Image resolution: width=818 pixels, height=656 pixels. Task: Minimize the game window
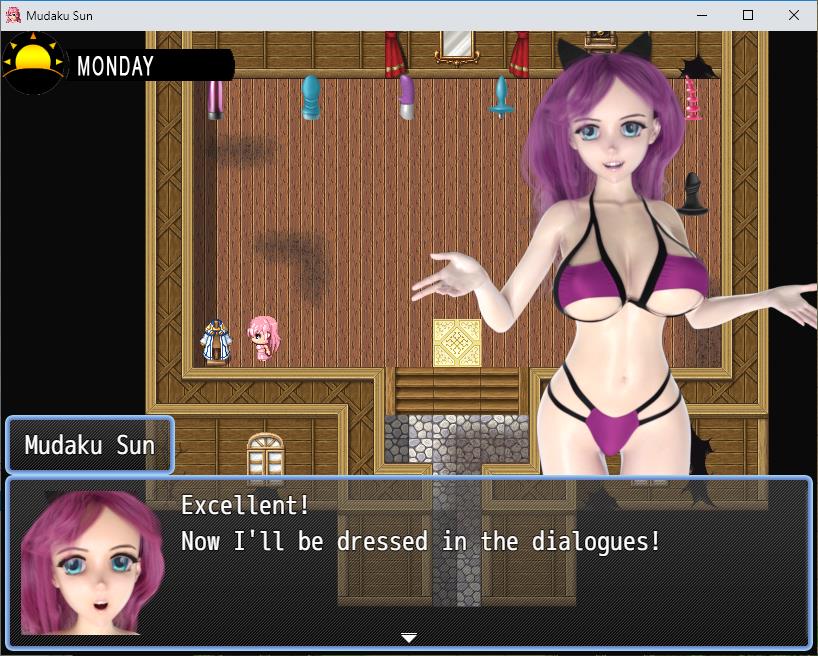(702, 15)
